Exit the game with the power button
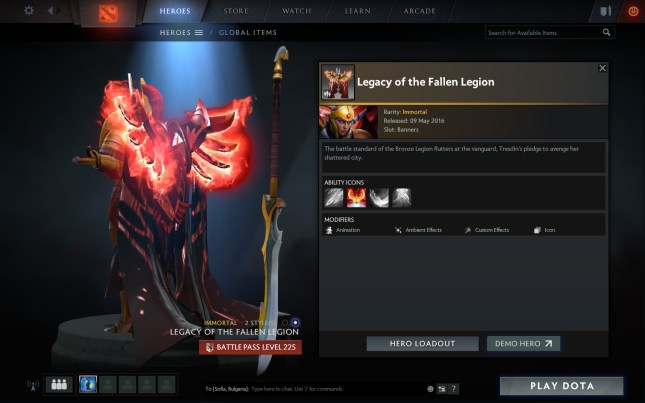The width and height of the screenshot is (645, 403). (632, 11)
